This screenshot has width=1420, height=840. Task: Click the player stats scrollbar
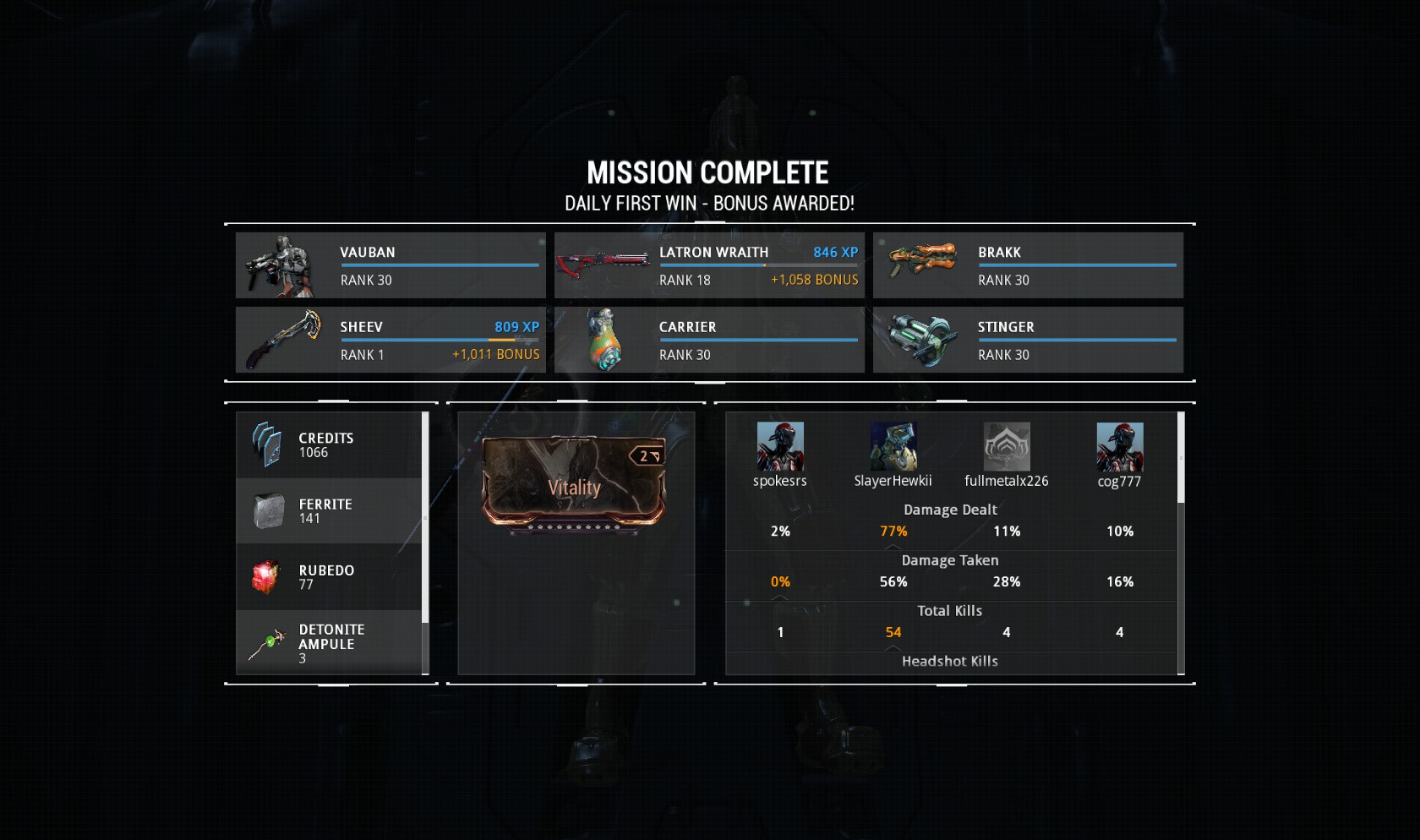pyautogui.click(x=1181, y=457)
